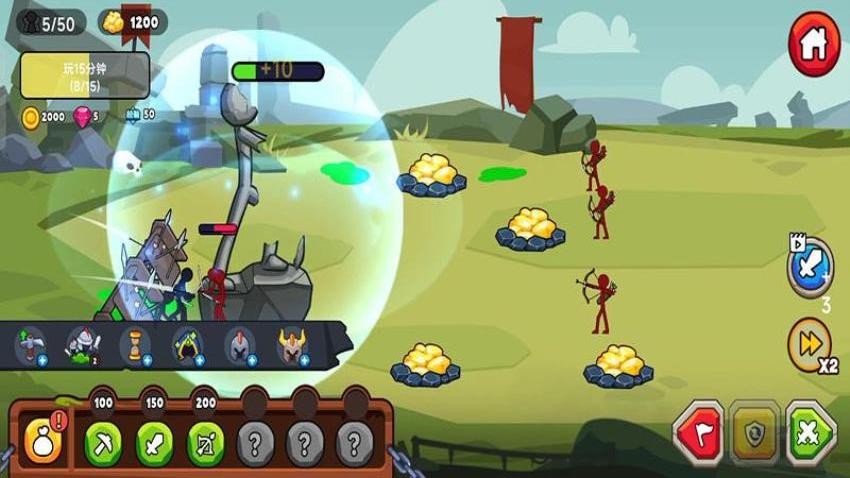
Task: Upgrade the gray spartan helmet icon
Action: coord(239,345)
